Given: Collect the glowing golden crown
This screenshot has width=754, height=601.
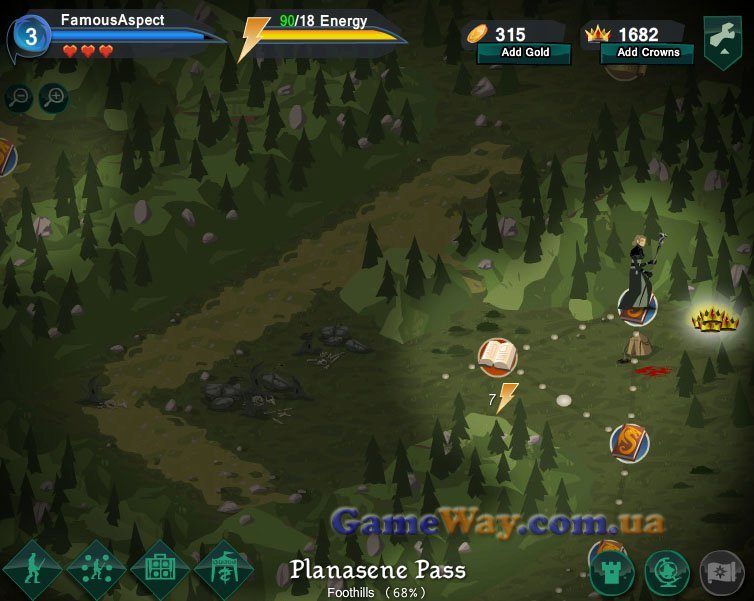Looking at the screenshot, I should pyautogui.click(x=715, y=320).
